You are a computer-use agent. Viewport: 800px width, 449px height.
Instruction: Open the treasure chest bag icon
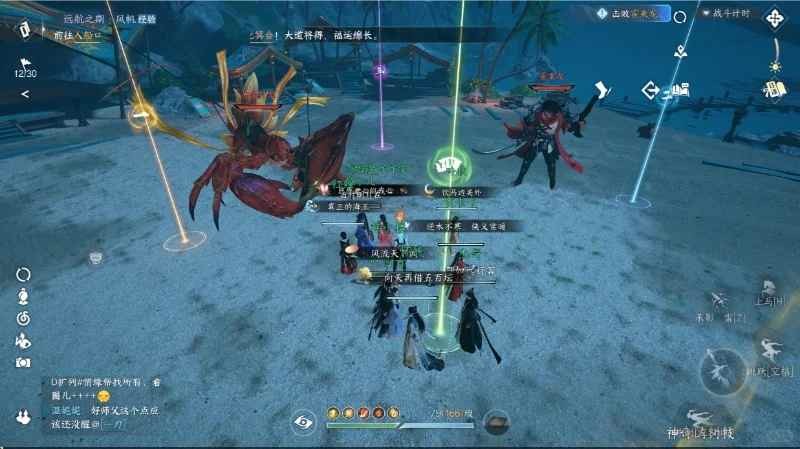pos(495,422)
